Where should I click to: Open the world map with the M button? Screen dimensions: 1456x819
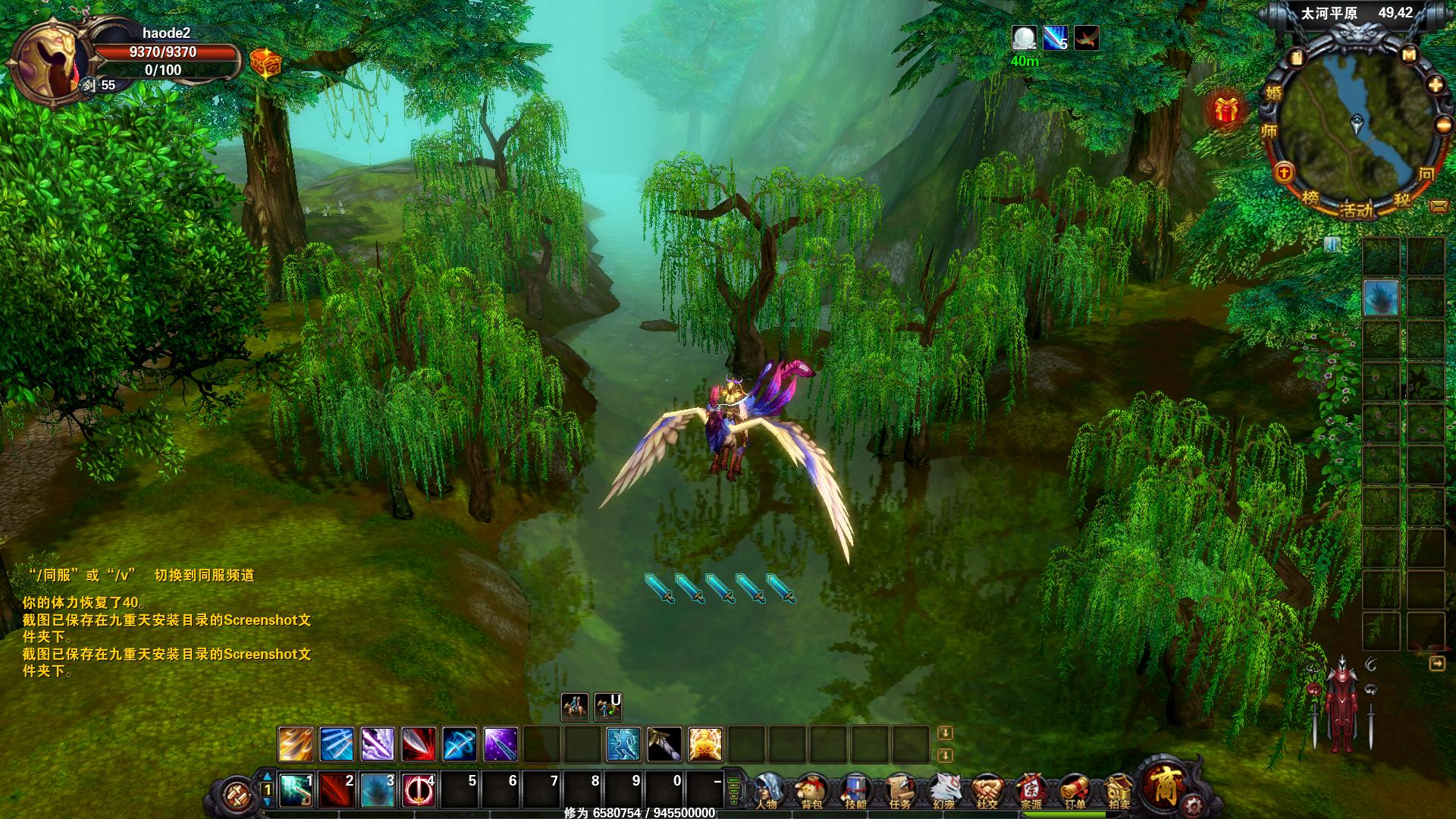coord(1409,55)
